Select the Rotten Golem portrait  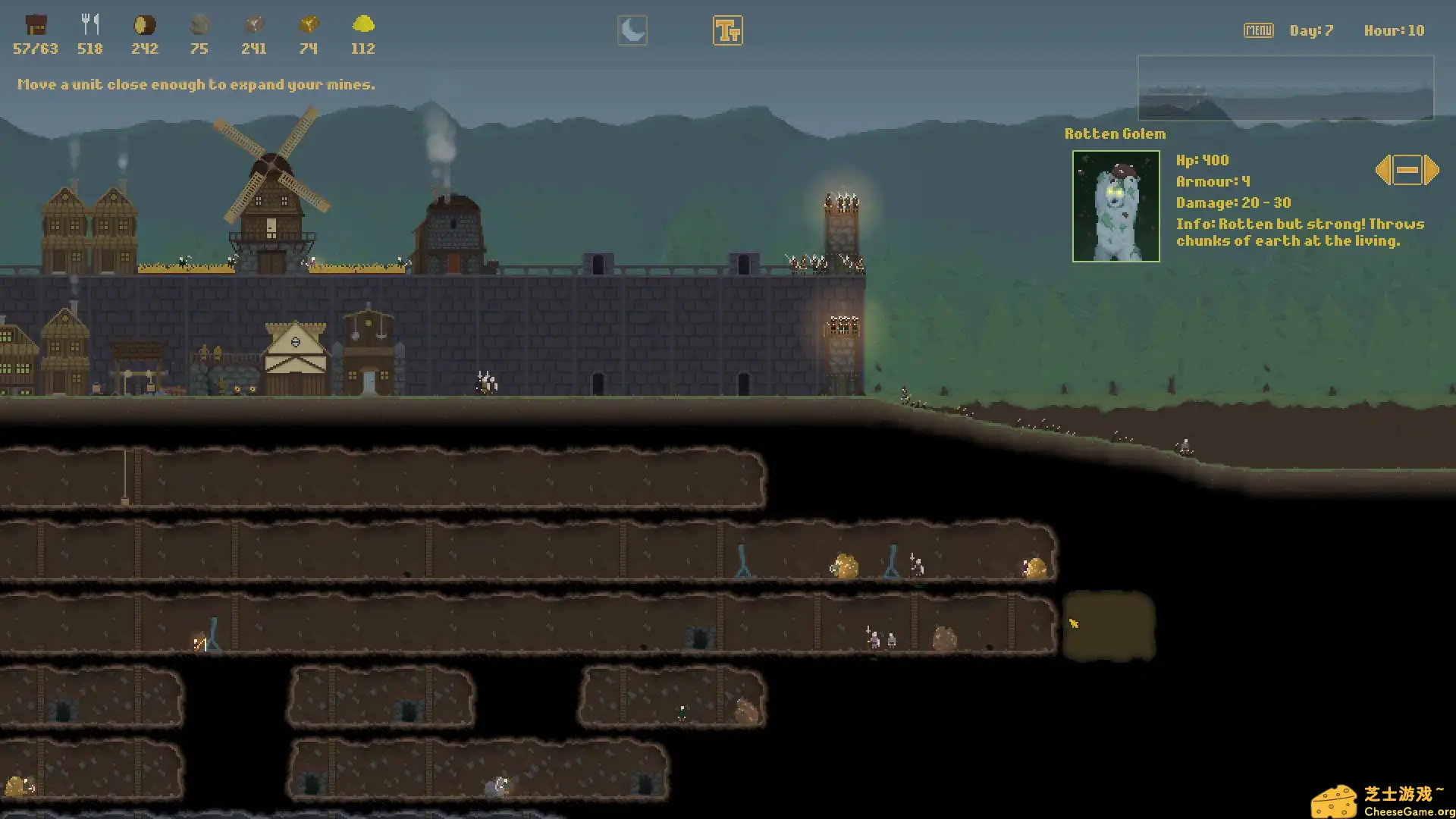(x=1116, y=206)
